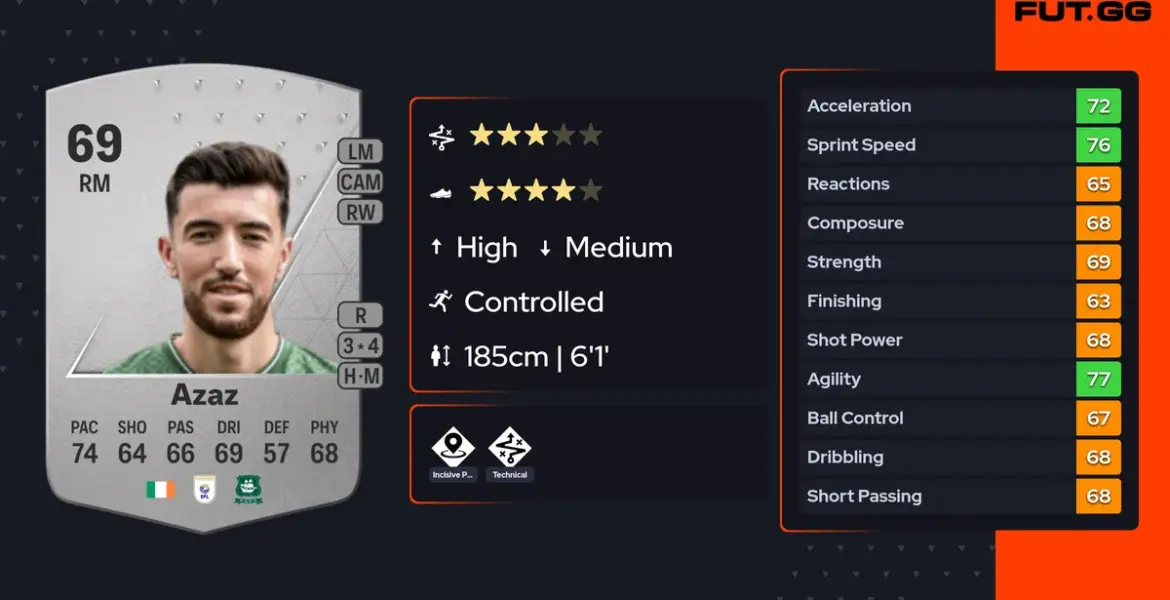The image size is (1170, 600).
Task: Click the Ireland flag on the card
Action: tap(160, 490)
